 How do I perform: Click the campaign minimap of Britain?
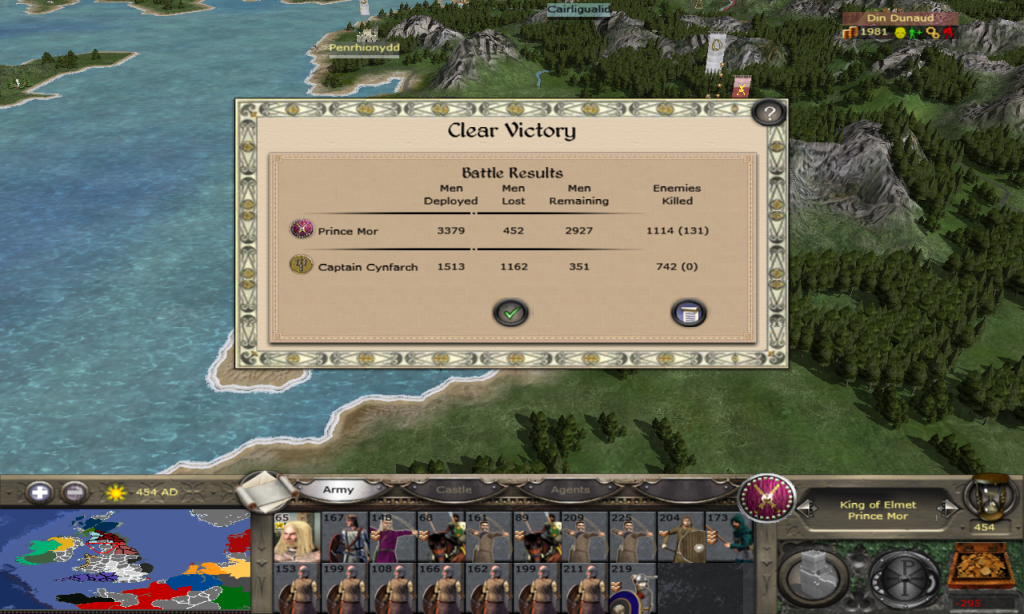click(x=125, y=560)
